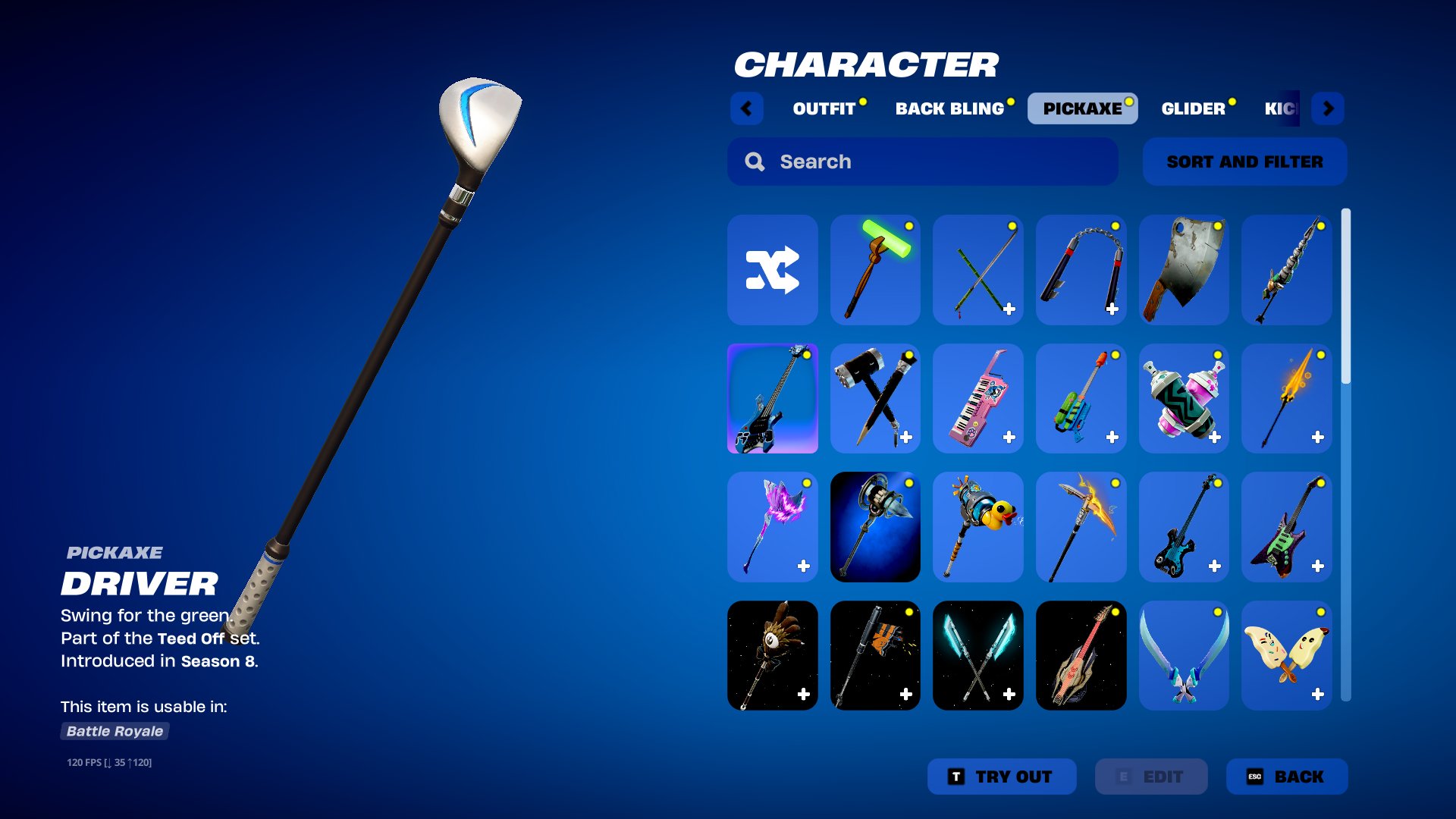1456x819 pixels.
Task: Equip the spray paint cans pickaxe
Action: coord(1184,399)
